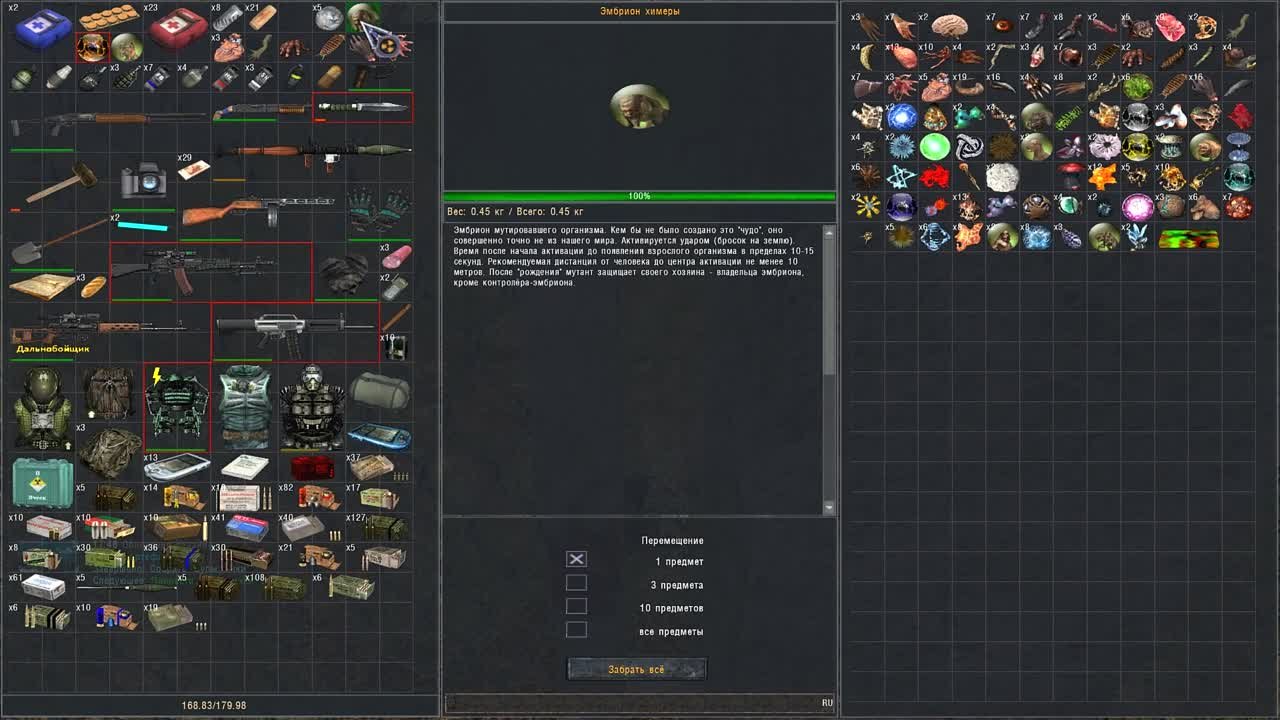Select the Дальнобойщик sniper rifle
The image size is (1280, 720).
(x=100, y=325)
